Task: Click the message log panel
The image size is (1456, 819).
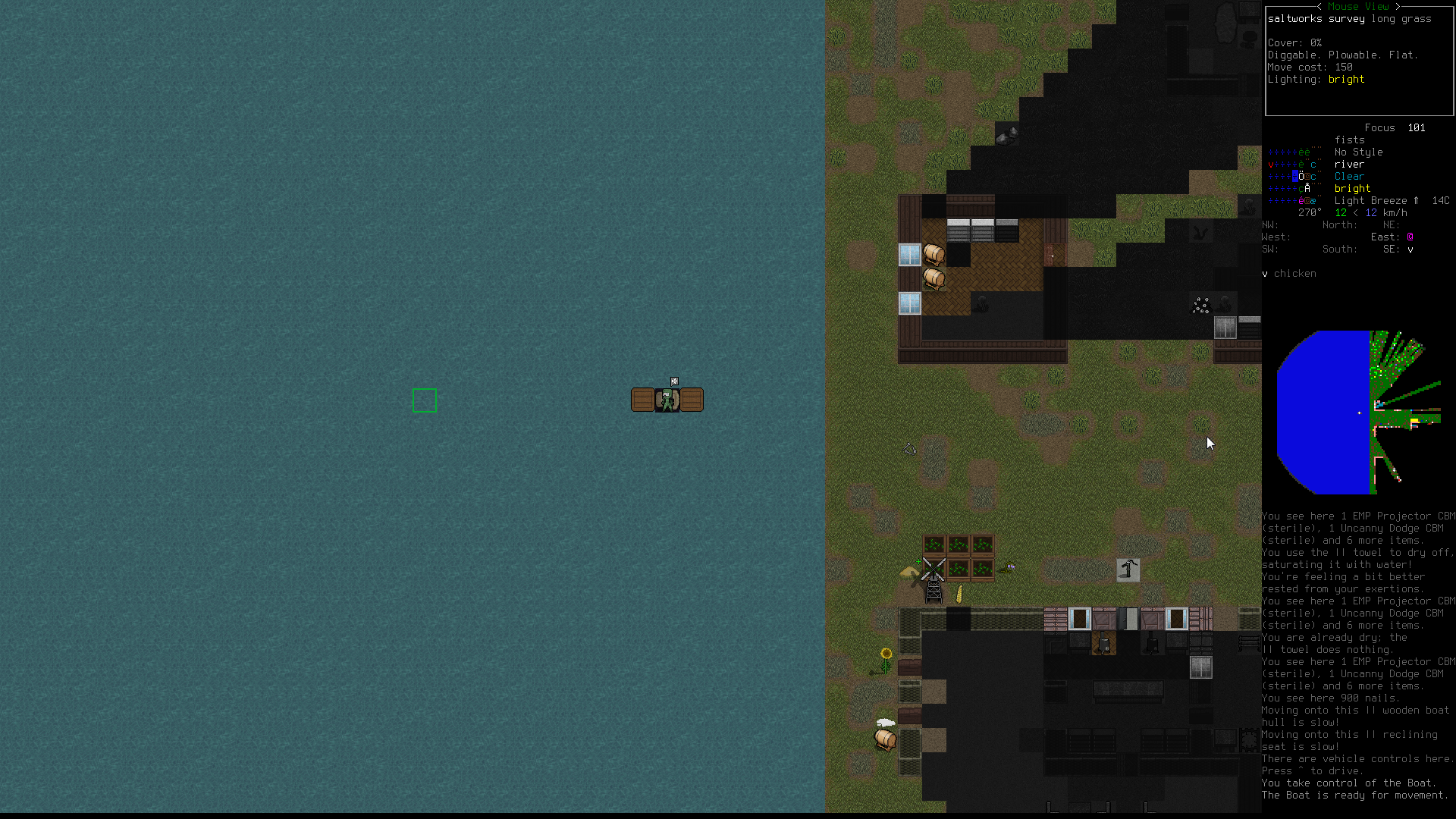Action: tap(1357, 655)
